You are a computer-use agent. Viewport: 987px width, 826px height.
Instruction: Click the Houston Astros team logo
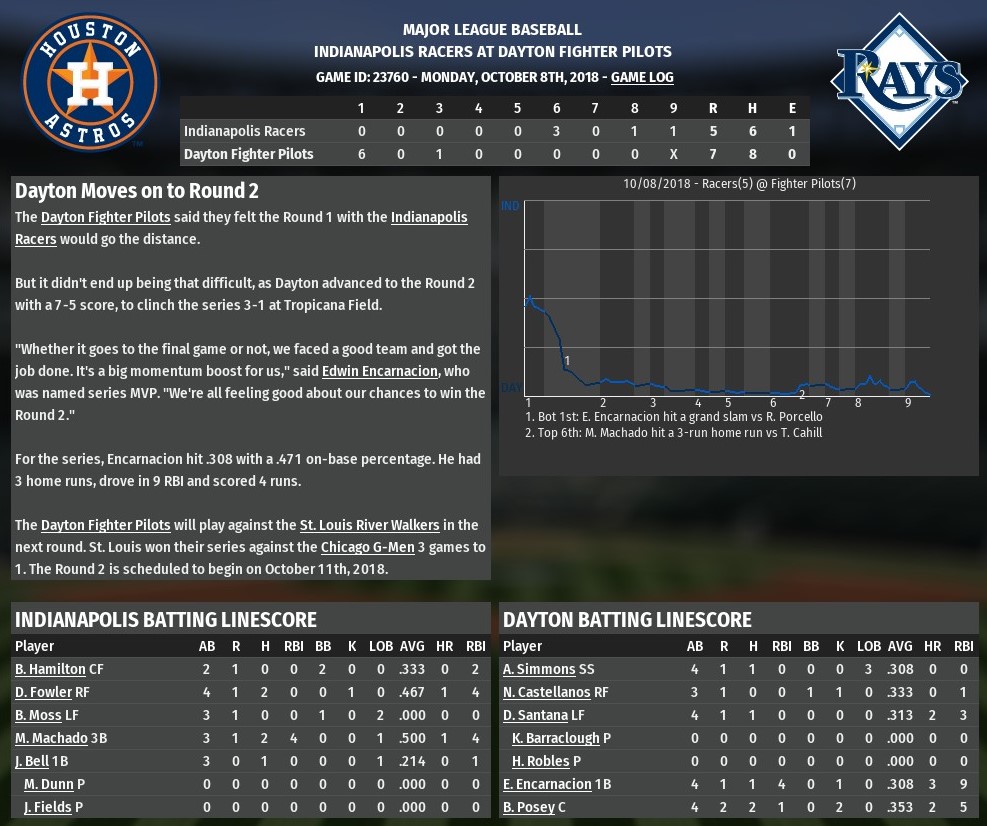[x=91, y=82]
